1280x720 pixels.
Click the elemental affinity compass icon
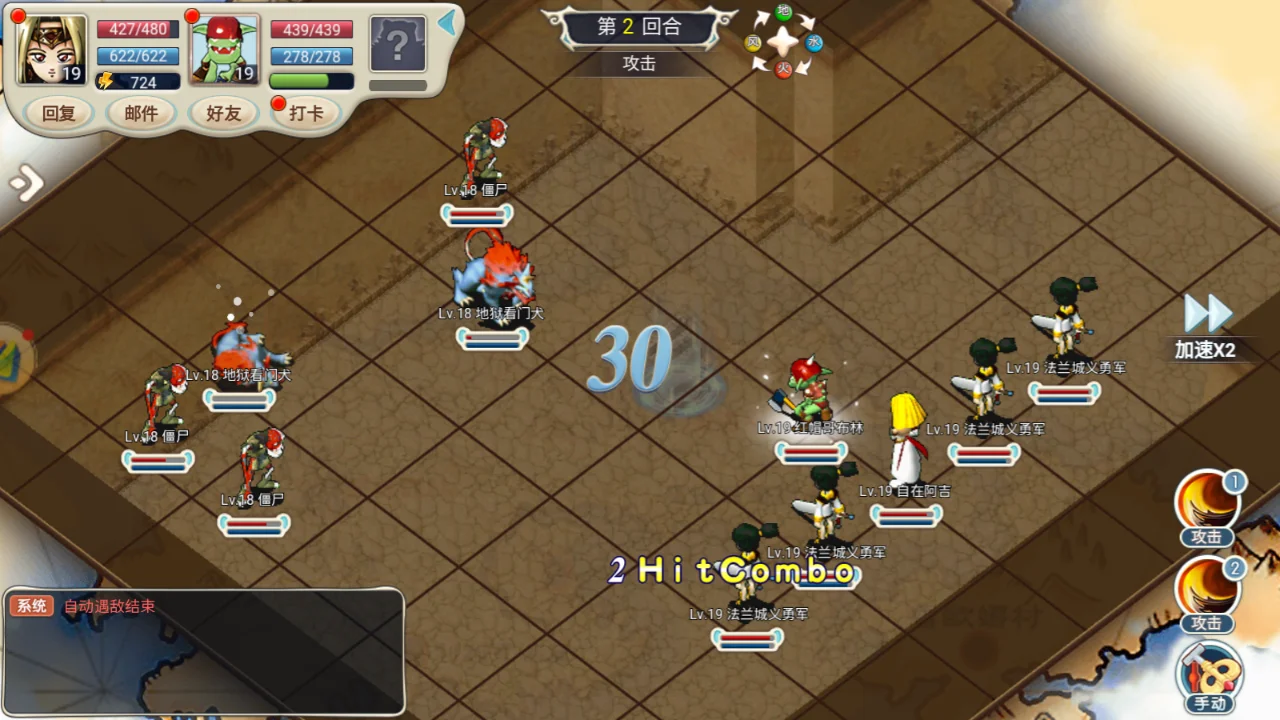pos(784,42)
